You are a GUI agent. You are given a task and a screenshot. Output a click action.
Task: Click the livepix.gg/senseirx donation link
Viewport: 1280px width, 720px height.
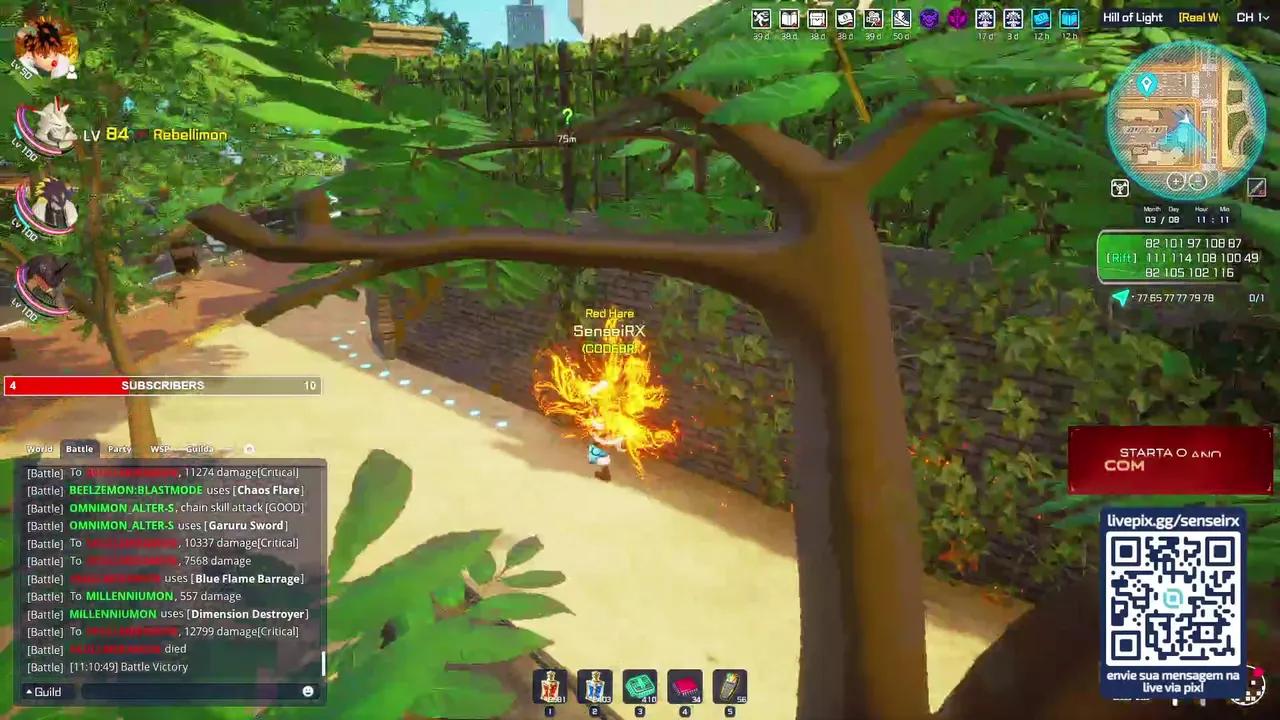[1173, 520]
